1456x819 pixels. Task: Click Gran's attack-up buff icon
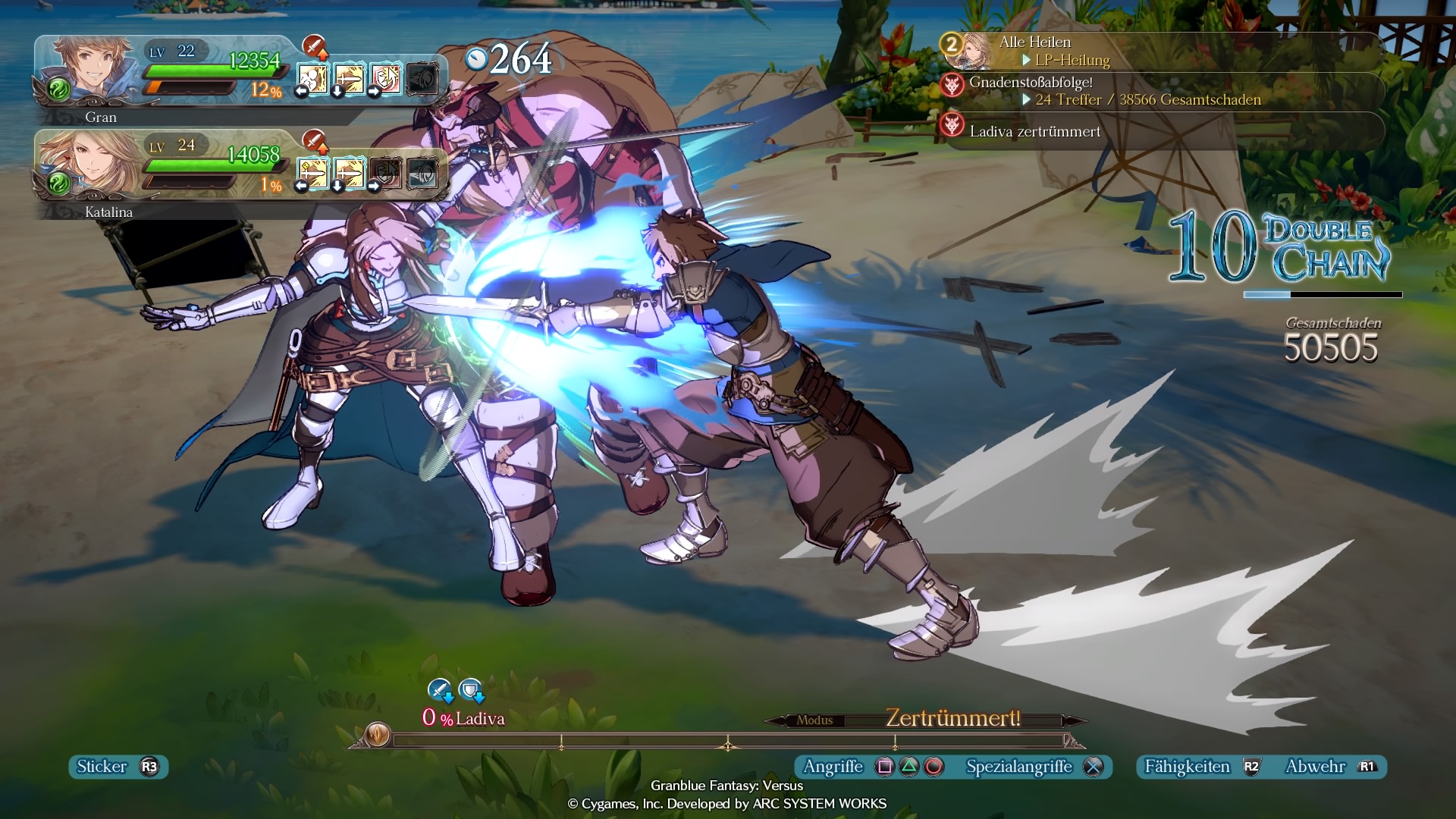point(314,47)
